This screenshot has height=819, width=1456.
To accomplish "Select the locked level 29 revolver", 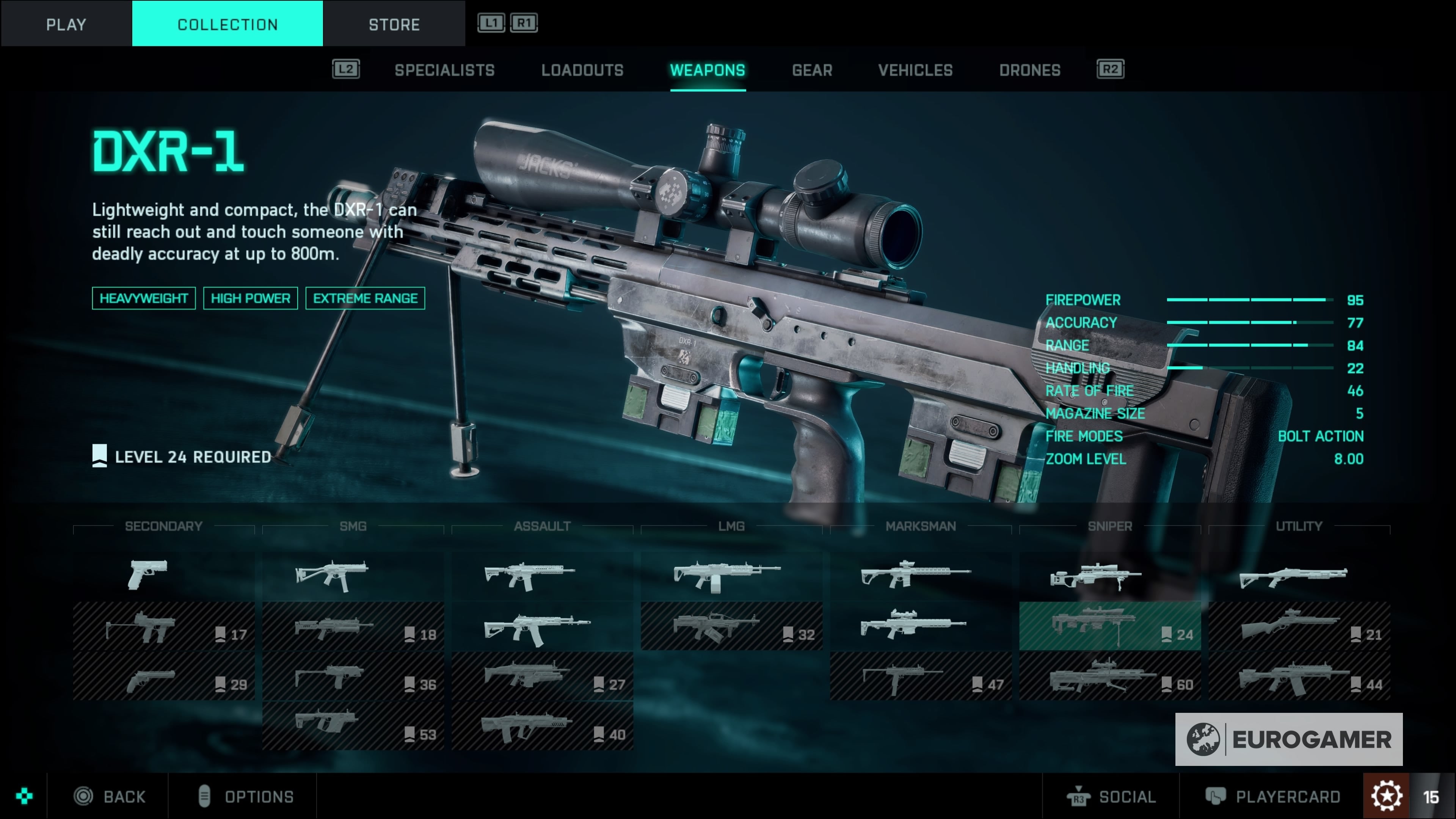I will coord(163,676).
